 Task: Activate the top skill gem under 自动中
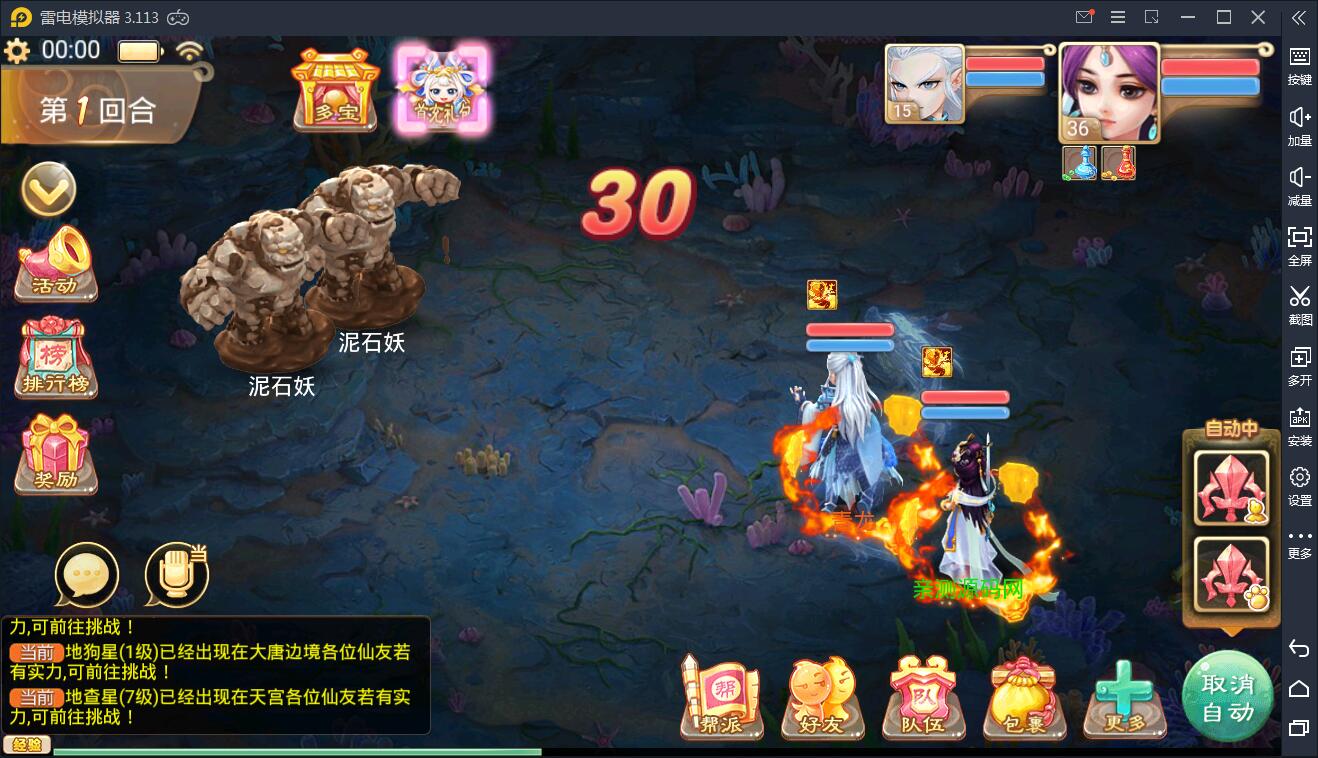pyautogui.click(x=1230, y=487)
